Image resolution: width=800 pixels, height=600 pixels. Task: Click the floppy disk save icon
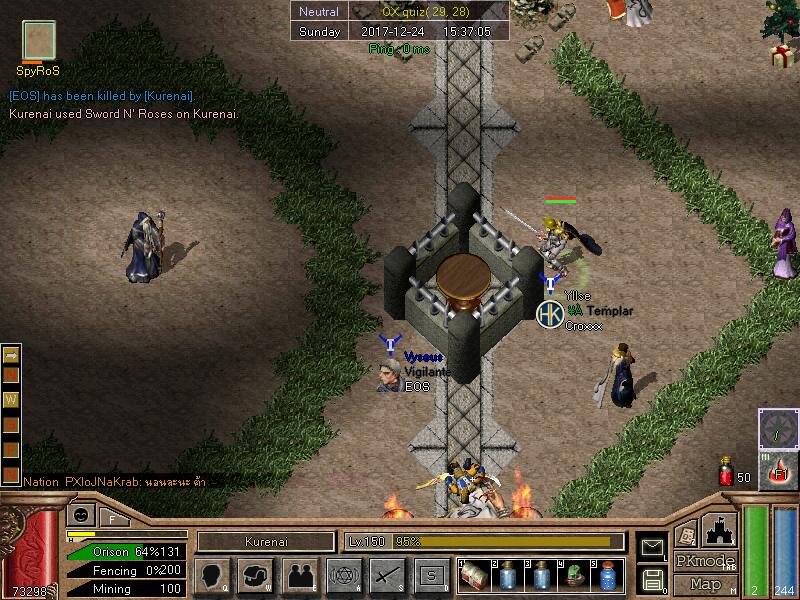coord(652,579)
